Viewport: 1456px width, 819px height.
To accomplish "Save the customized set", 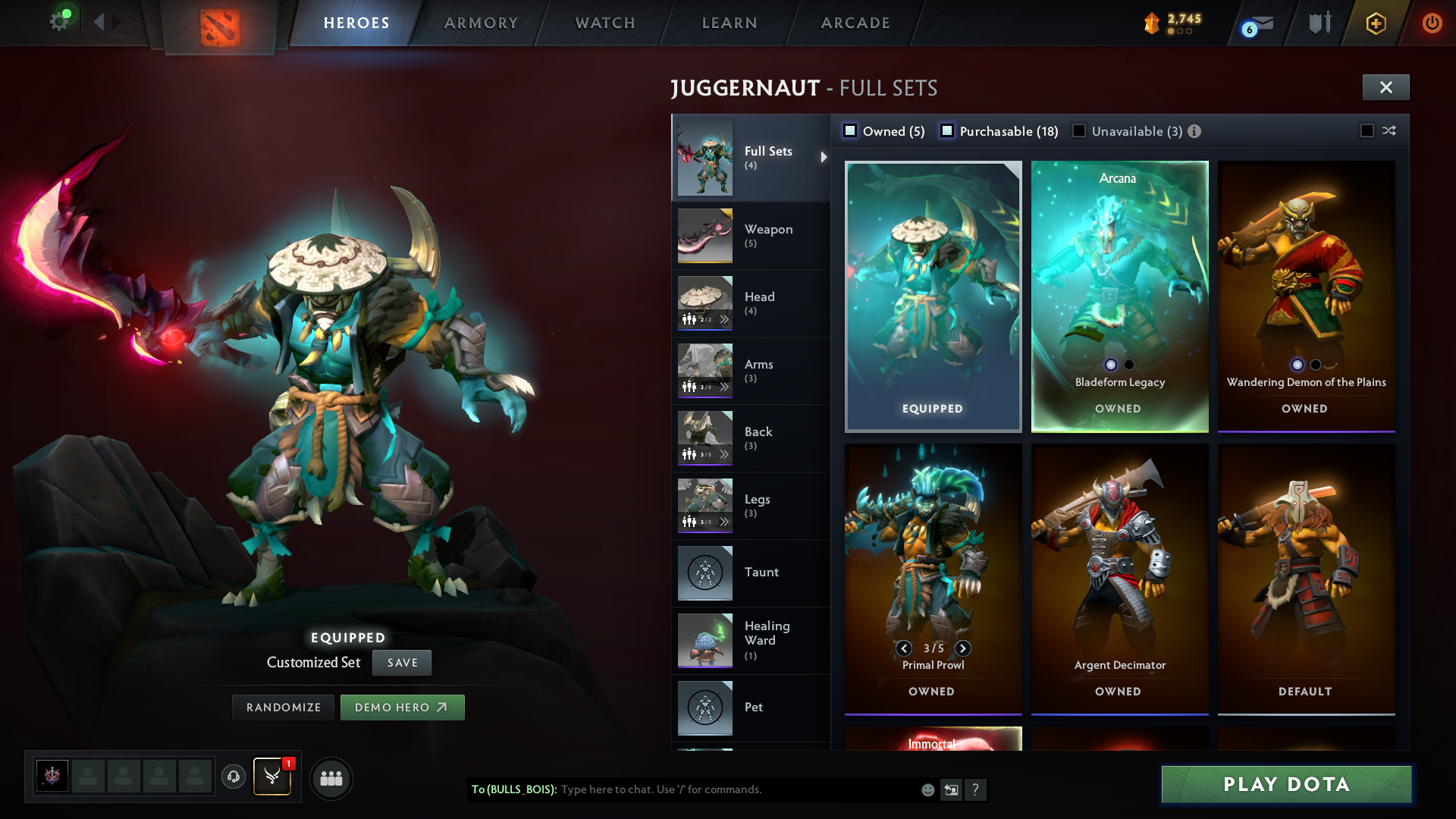I will point(402,663).
